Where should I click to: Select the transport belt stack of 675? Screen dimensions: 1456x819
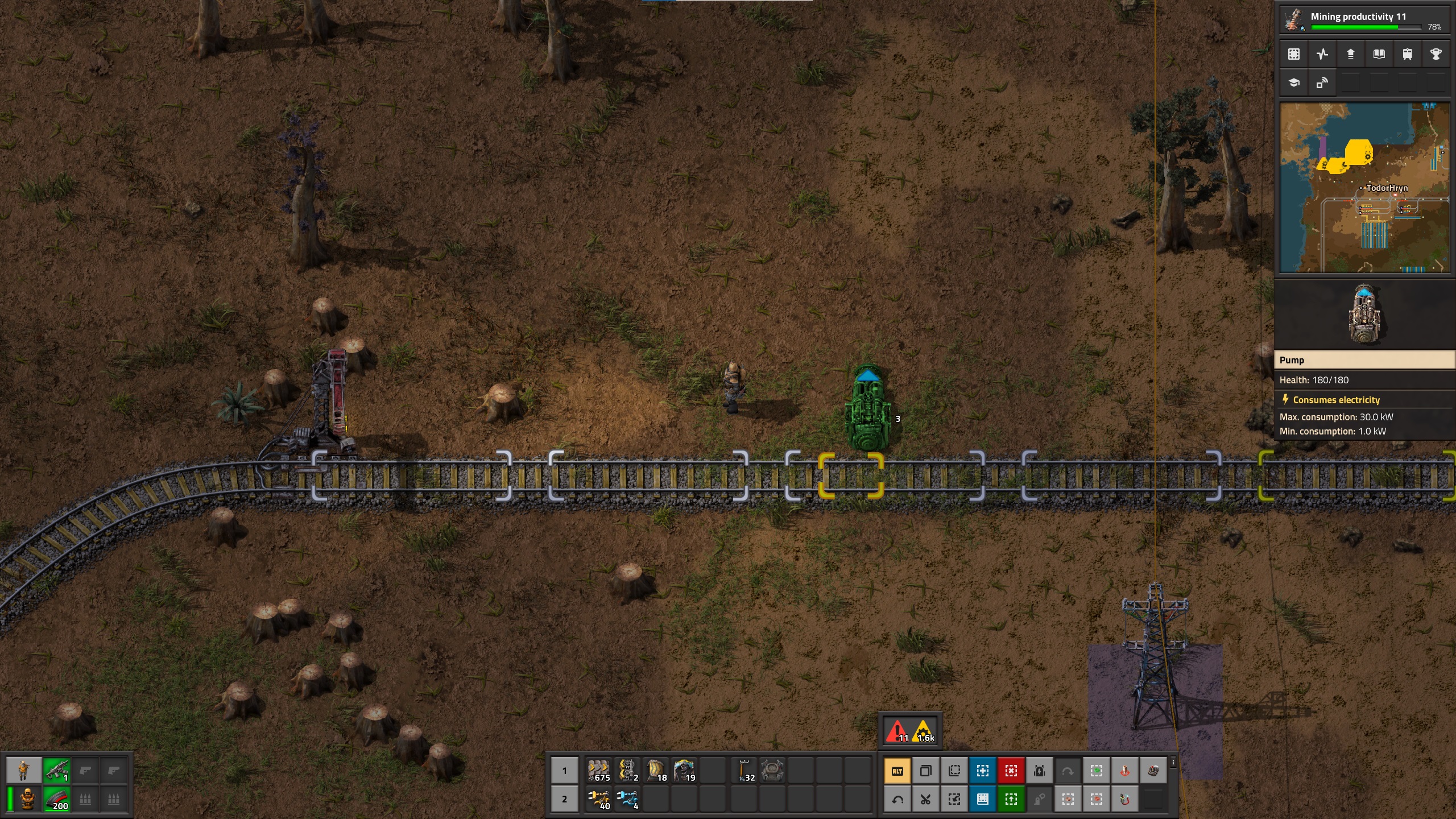click(x=599, y=771)
